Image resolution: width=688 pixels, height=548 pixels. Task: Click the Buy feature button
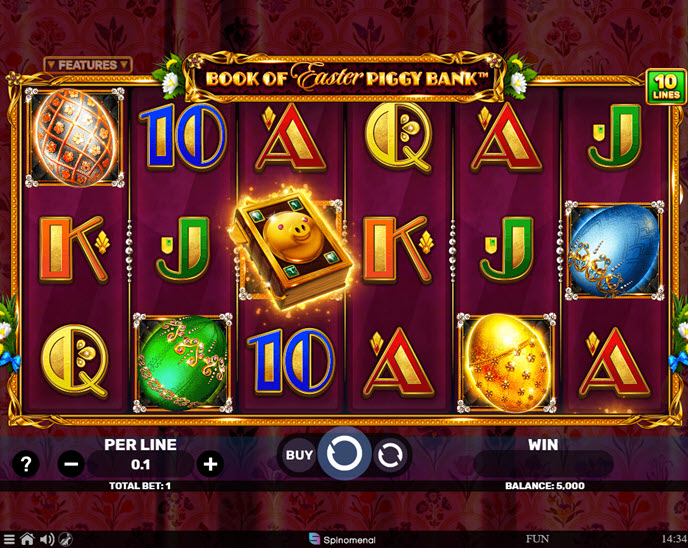[299, 455]
